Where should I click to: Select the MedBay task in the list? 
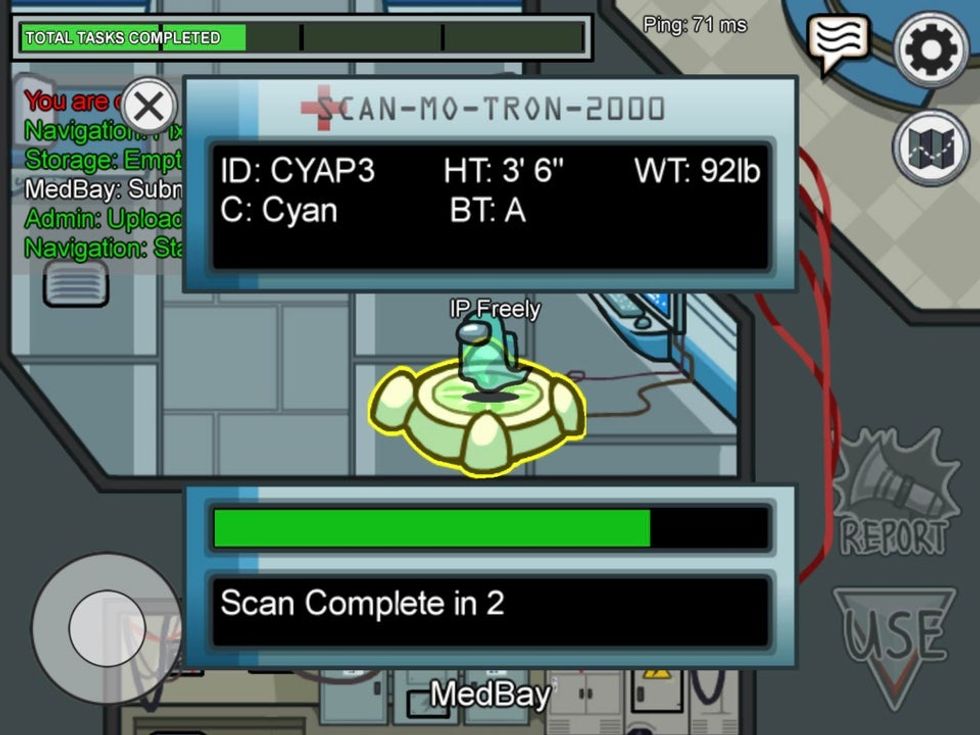click(100, 189)
